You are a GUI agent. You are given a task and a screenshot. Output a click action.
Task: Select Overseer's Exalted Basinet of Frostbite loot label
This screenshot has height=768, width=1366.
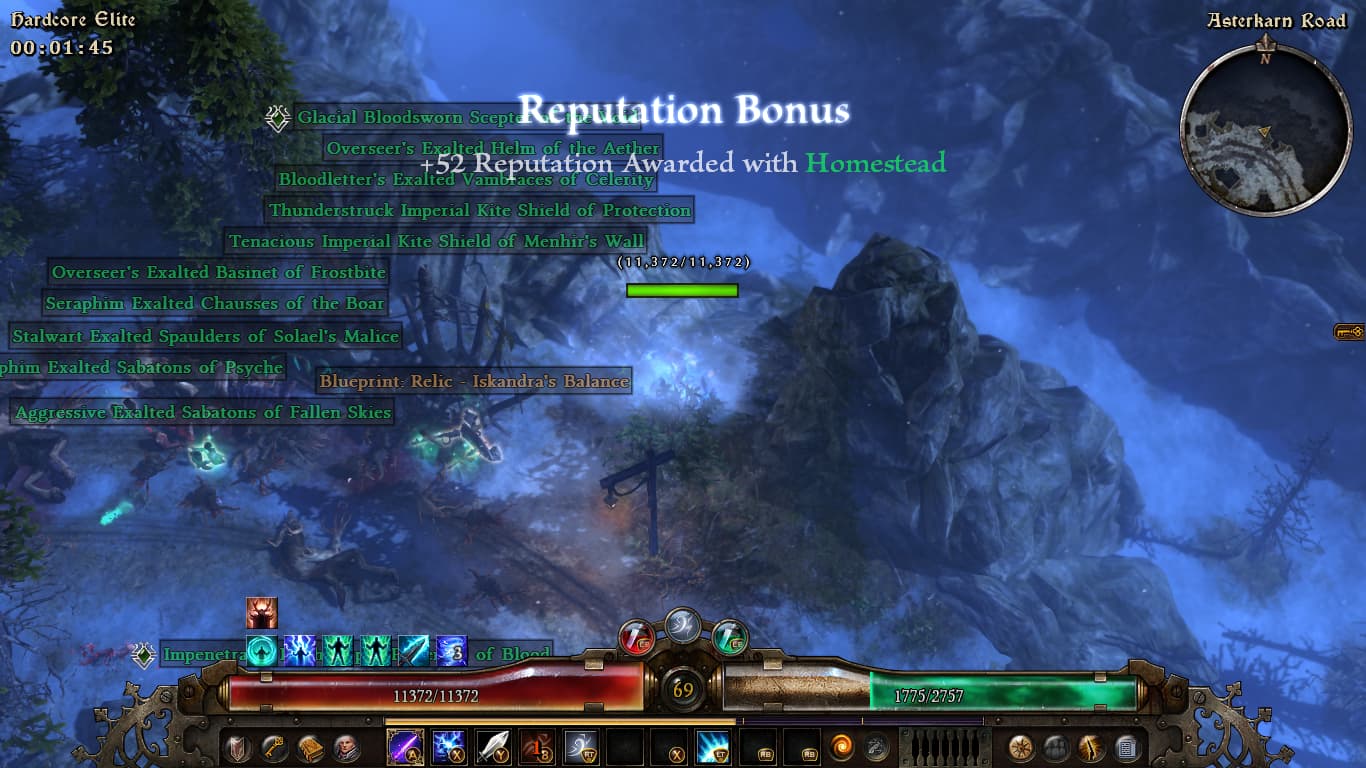point(218,272)
